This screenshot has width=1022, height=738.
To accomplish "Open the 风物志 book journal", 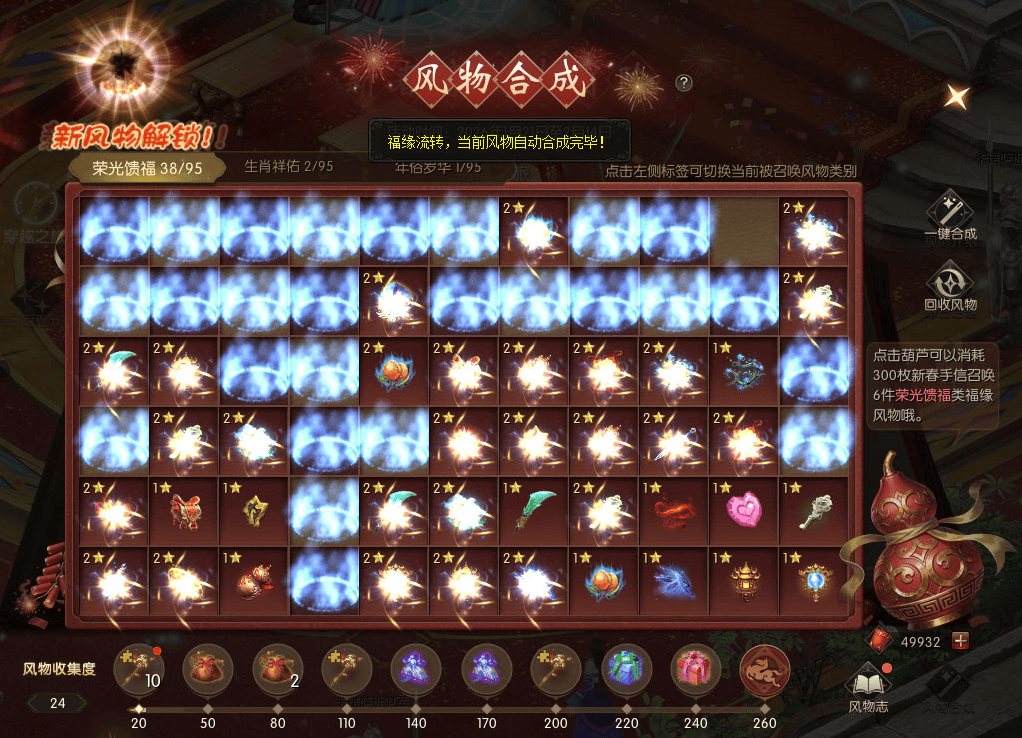I will 866,688.
